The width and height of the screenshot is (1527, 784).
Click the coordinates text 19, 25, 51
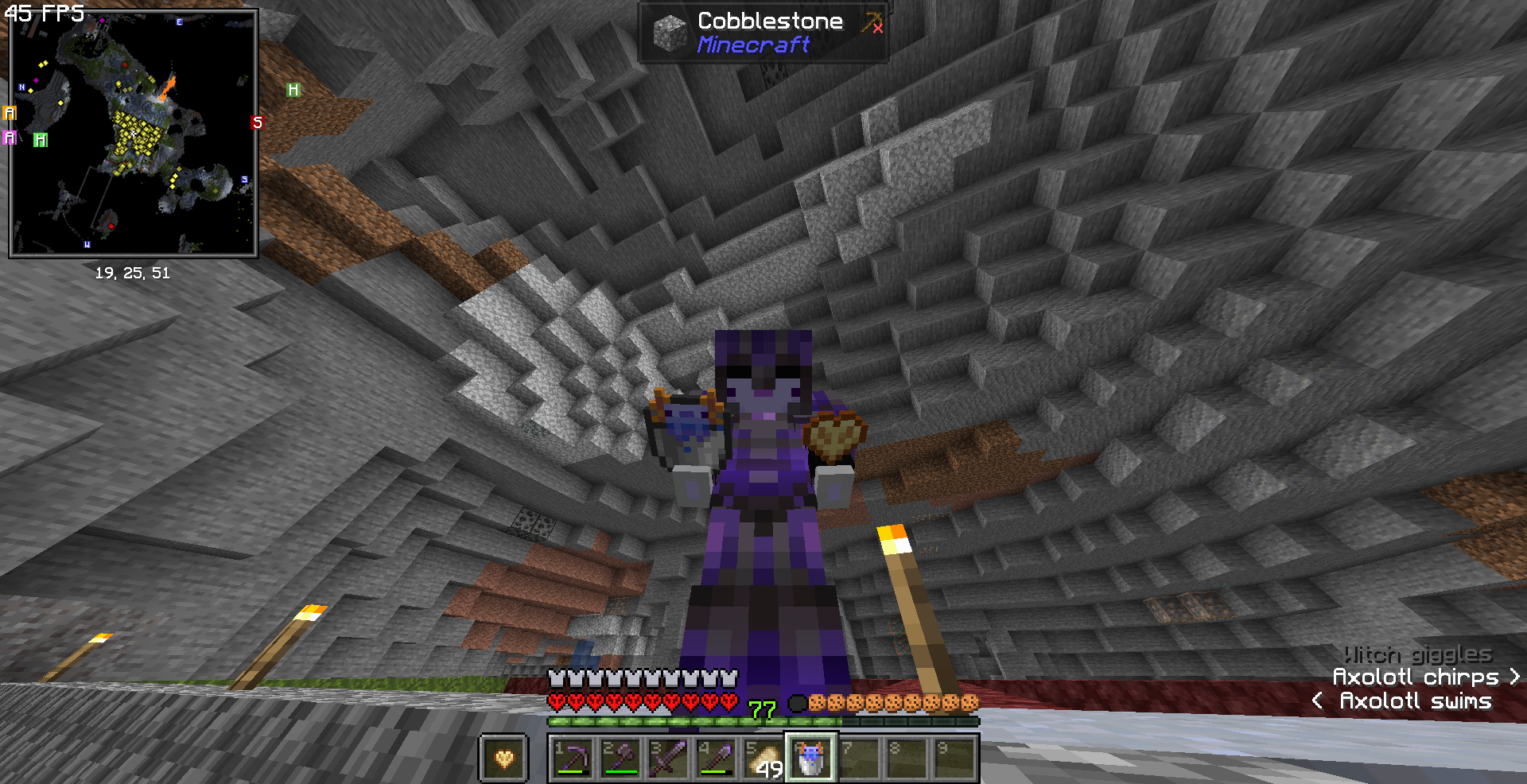click(x=132, y=273)
